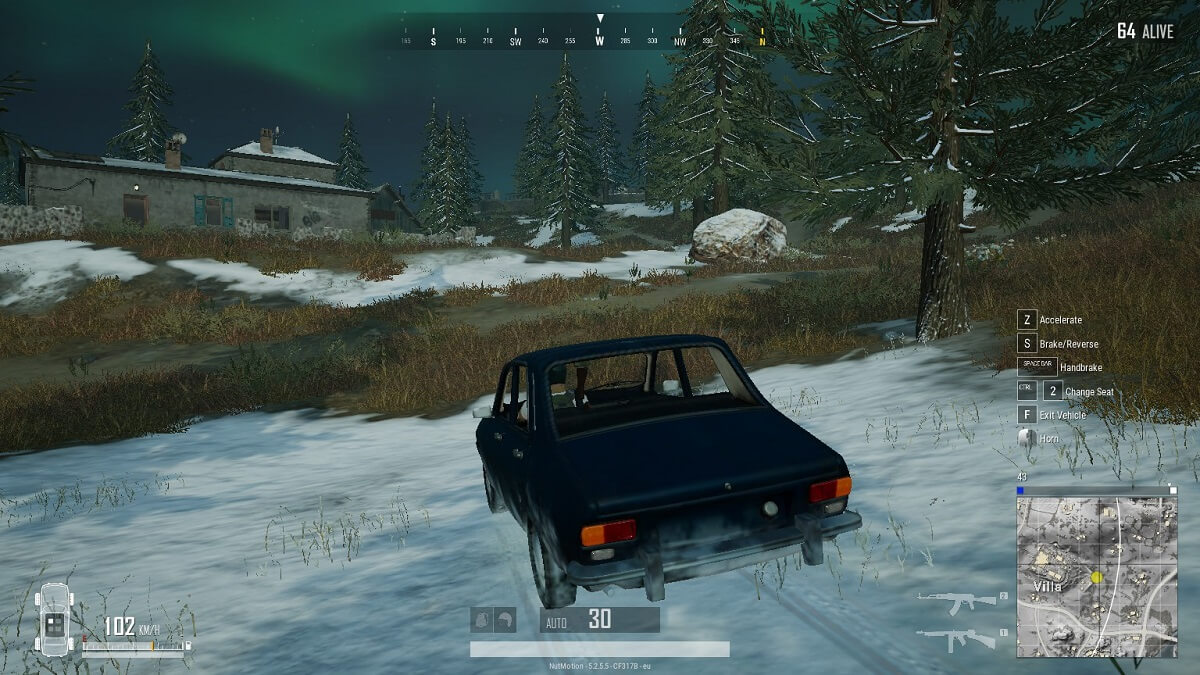
Task: Click the compass bar at W heading
Action: click(x=600, y=41)
